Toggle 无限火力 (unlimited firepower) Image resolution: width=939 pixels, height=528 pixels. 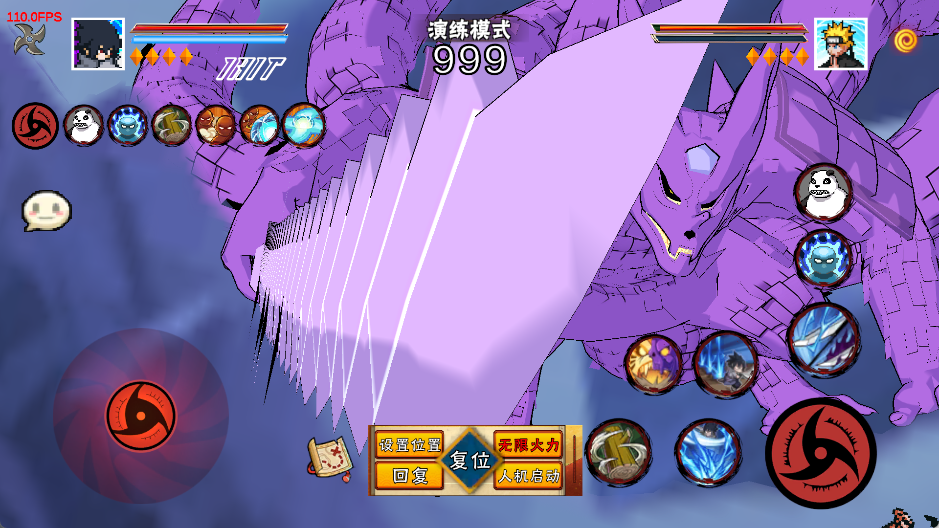tap(528, 445)
